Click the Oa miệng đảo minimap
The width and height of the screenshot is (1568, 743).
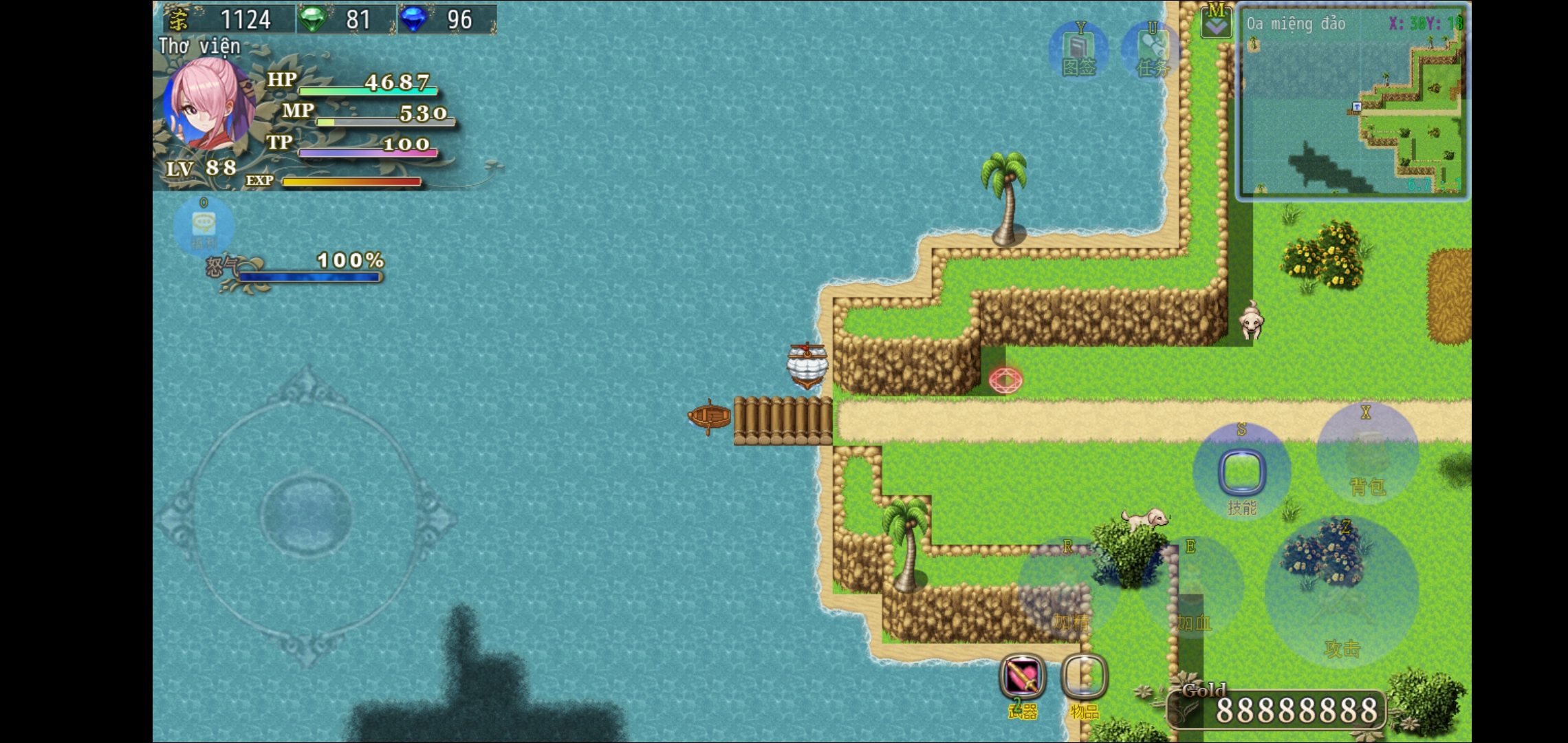pos(1353,102)
